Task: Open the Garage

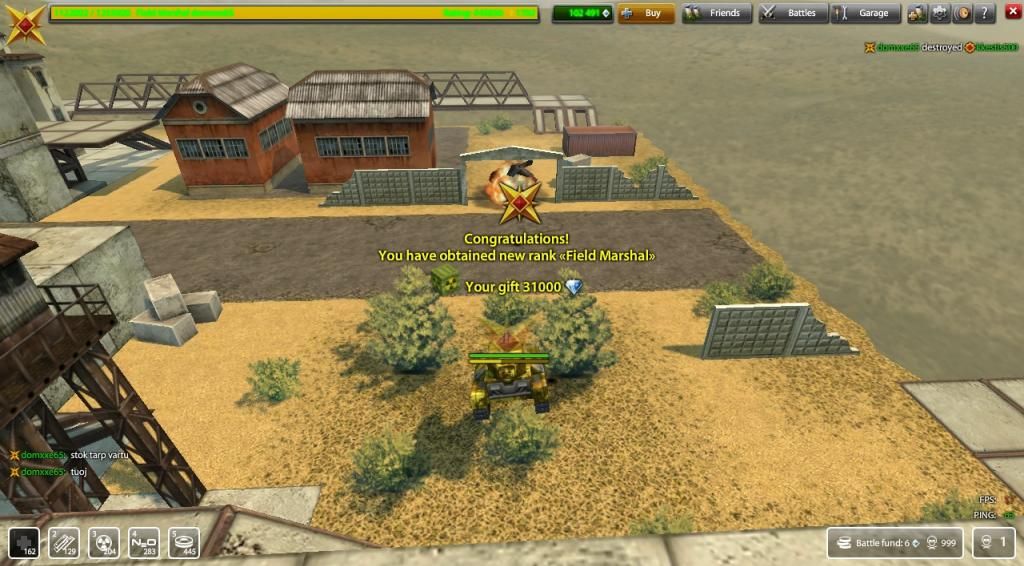Action: tap(865, 13)
